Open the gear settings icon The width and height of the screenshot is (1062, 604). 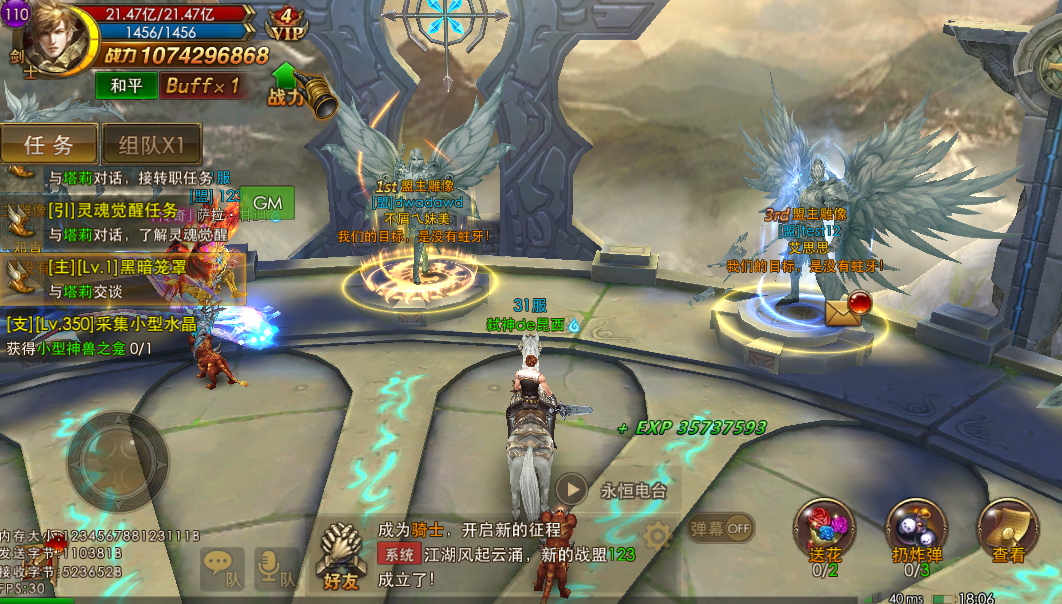[657, 535]
